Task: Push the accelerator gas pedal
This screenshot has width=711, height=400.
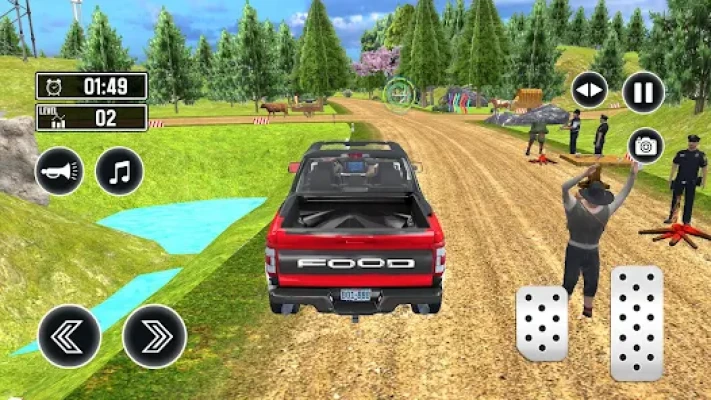Action: pos(636,323)
